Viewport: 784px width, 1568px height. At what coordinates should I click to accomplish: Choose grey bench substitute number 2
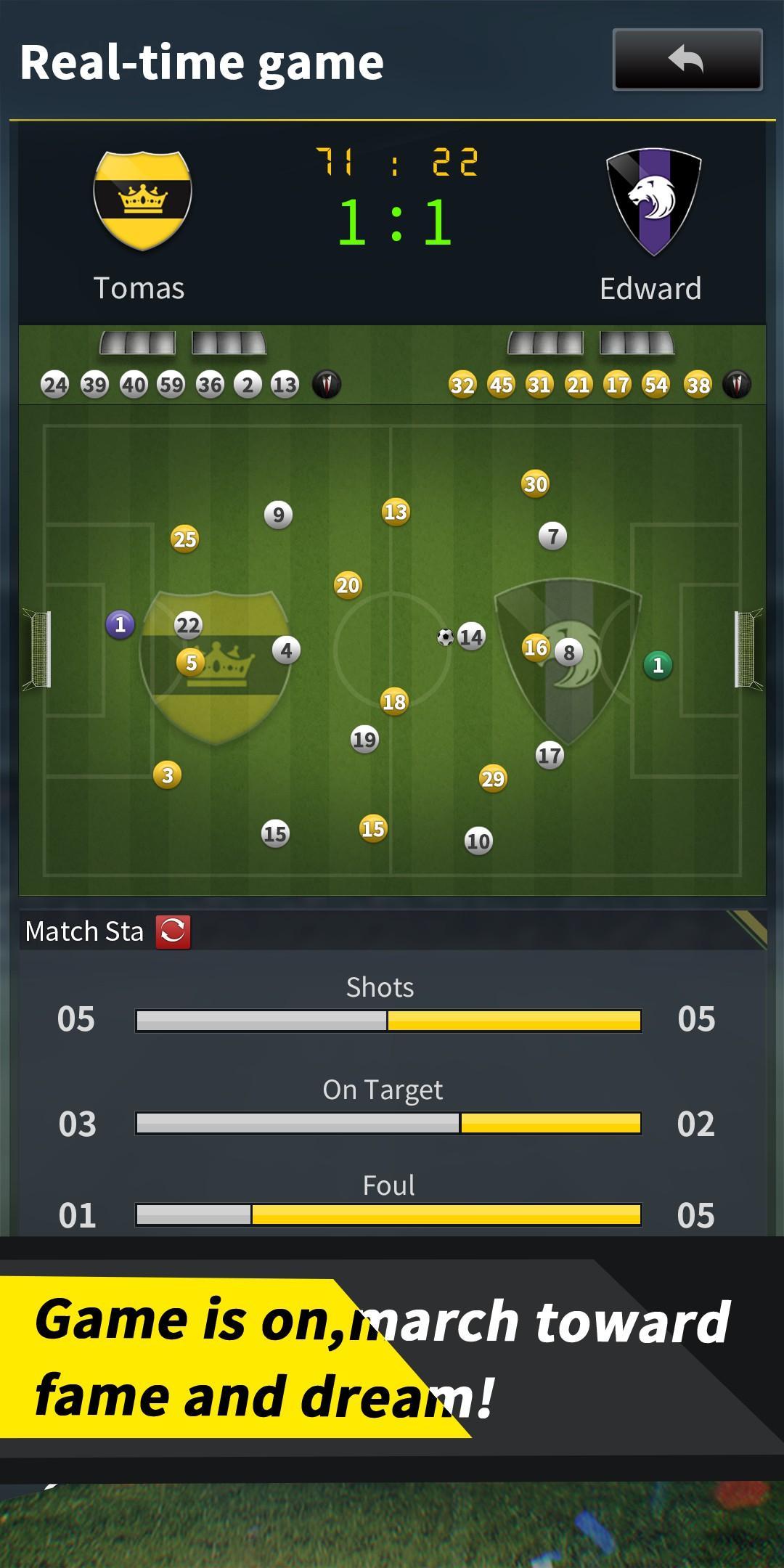click(x=248, y=385)
